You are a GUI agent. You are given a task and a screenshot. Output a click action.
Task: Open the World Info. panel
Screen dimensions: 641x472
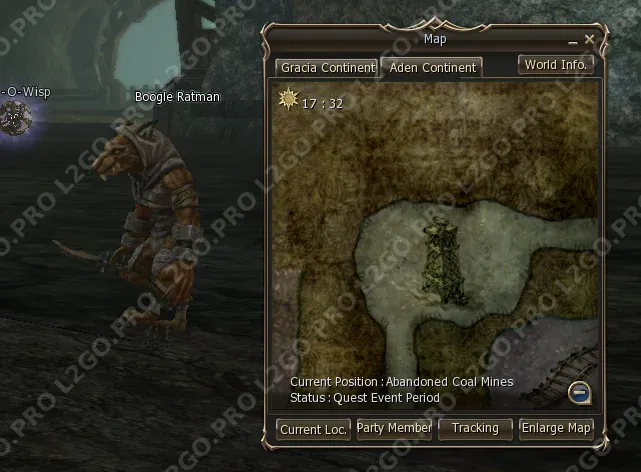coord(557,64)
